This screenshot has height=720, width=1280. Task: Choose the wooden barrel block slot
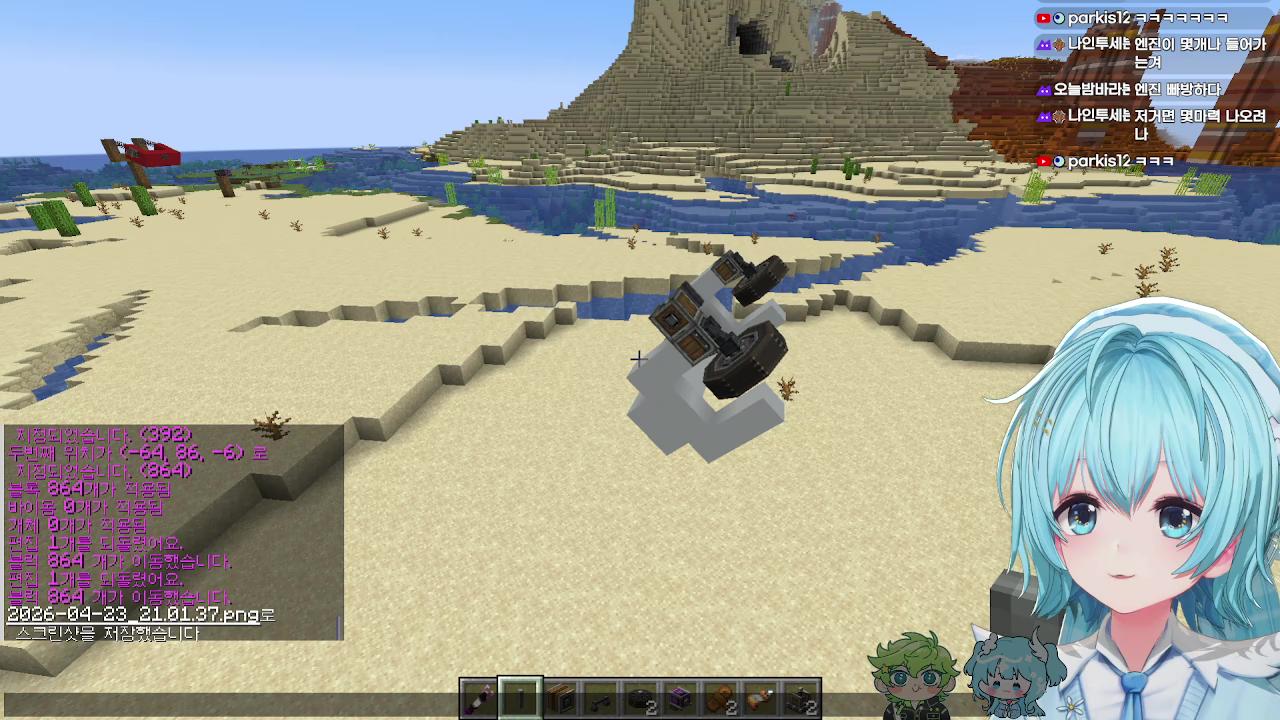(560, 698)
